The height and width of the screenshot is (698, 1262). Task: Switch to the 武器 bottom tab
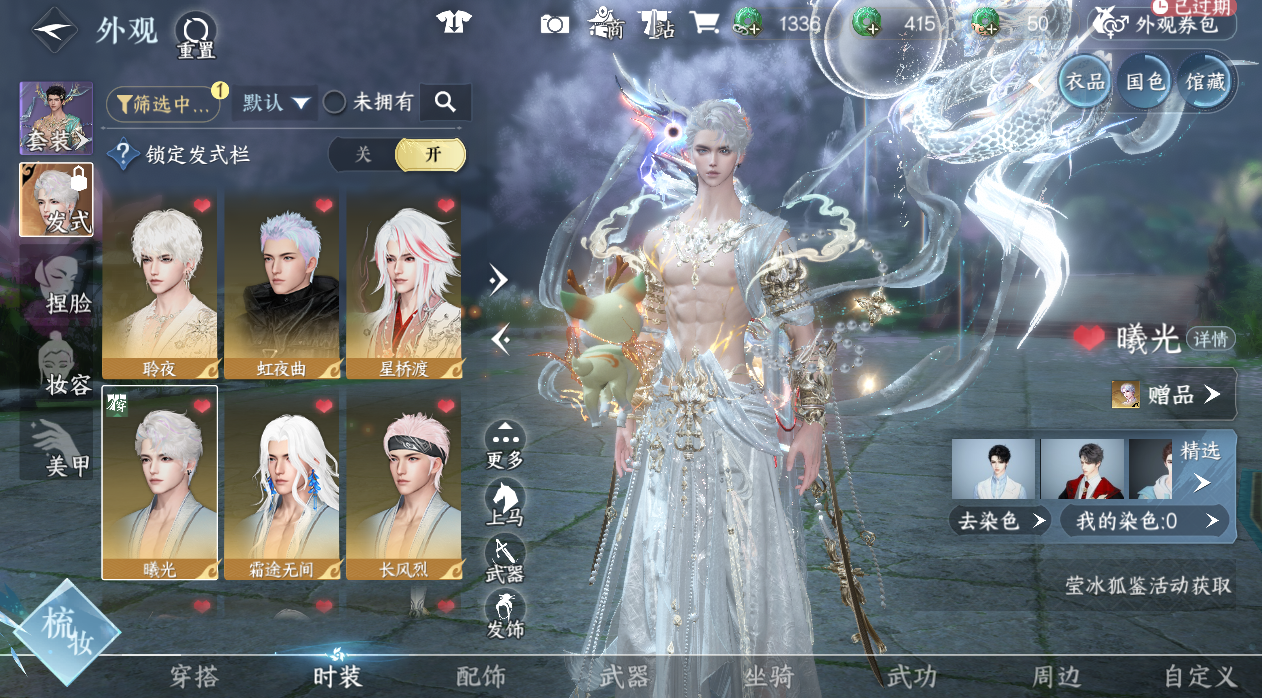point(625,677)
